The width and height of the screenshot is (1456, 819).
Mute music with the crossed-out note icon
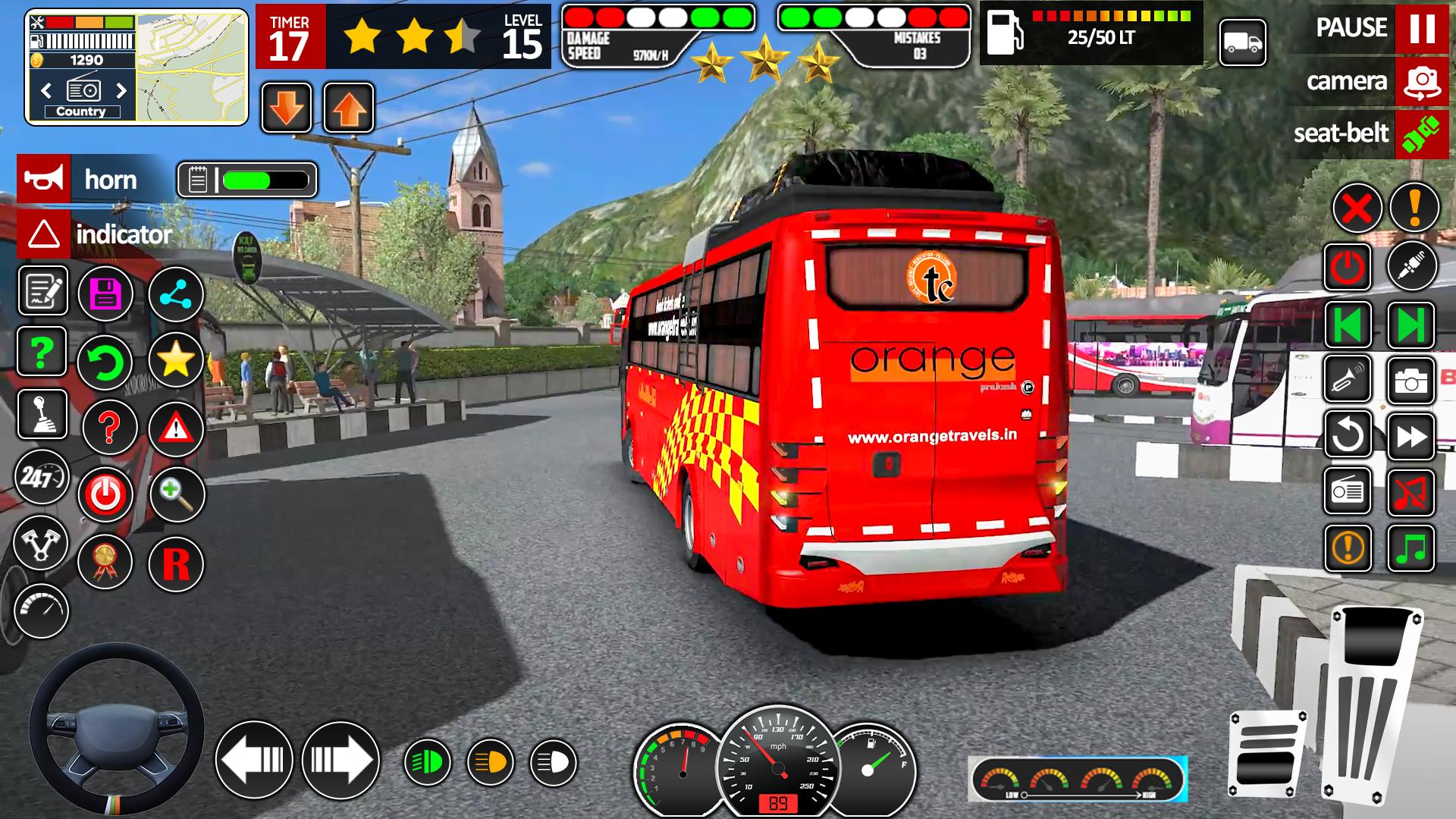(x=1410, y=493)
